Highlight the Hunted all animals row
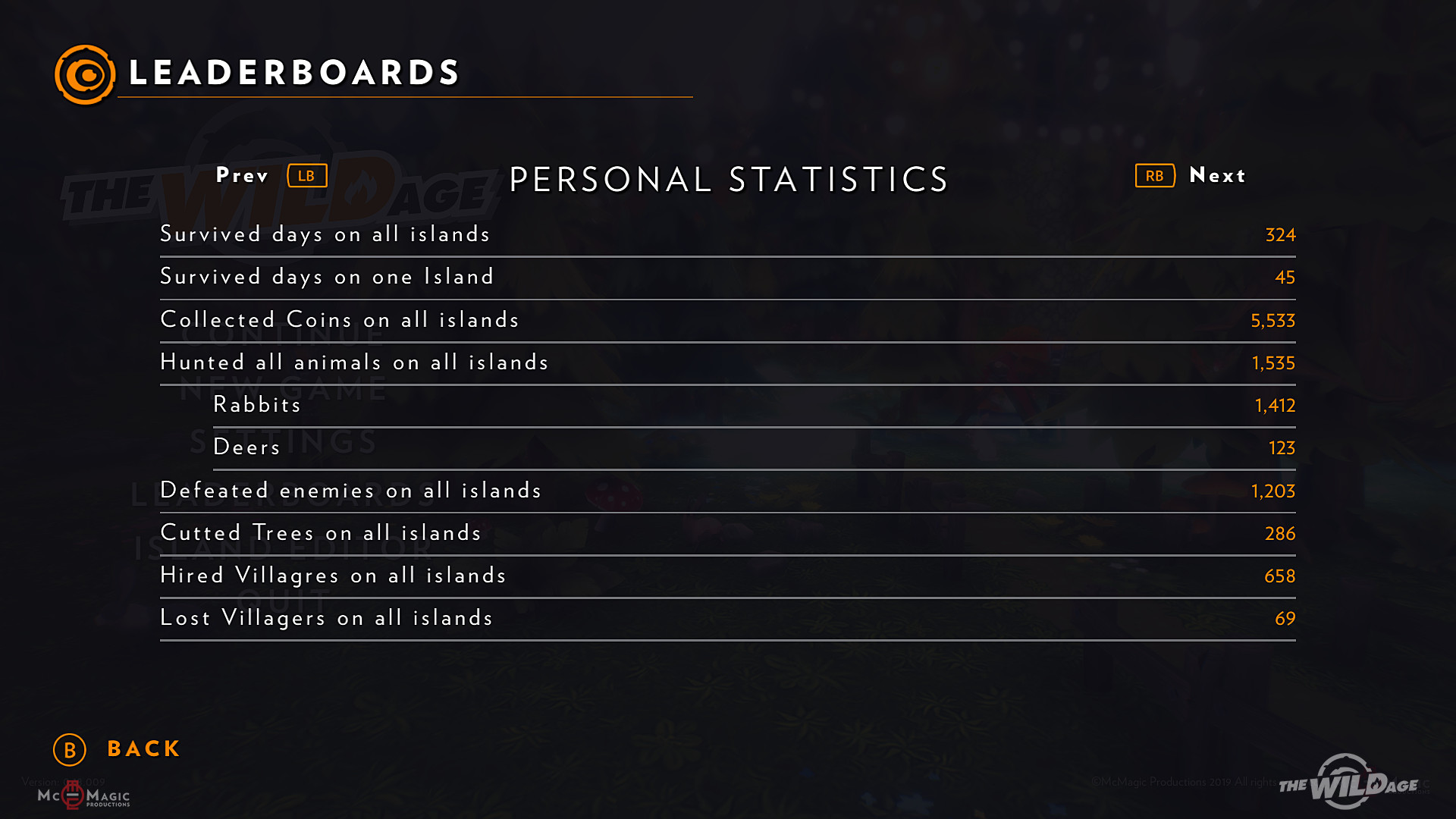1456x819 pixels. click(x=726, y=362)
